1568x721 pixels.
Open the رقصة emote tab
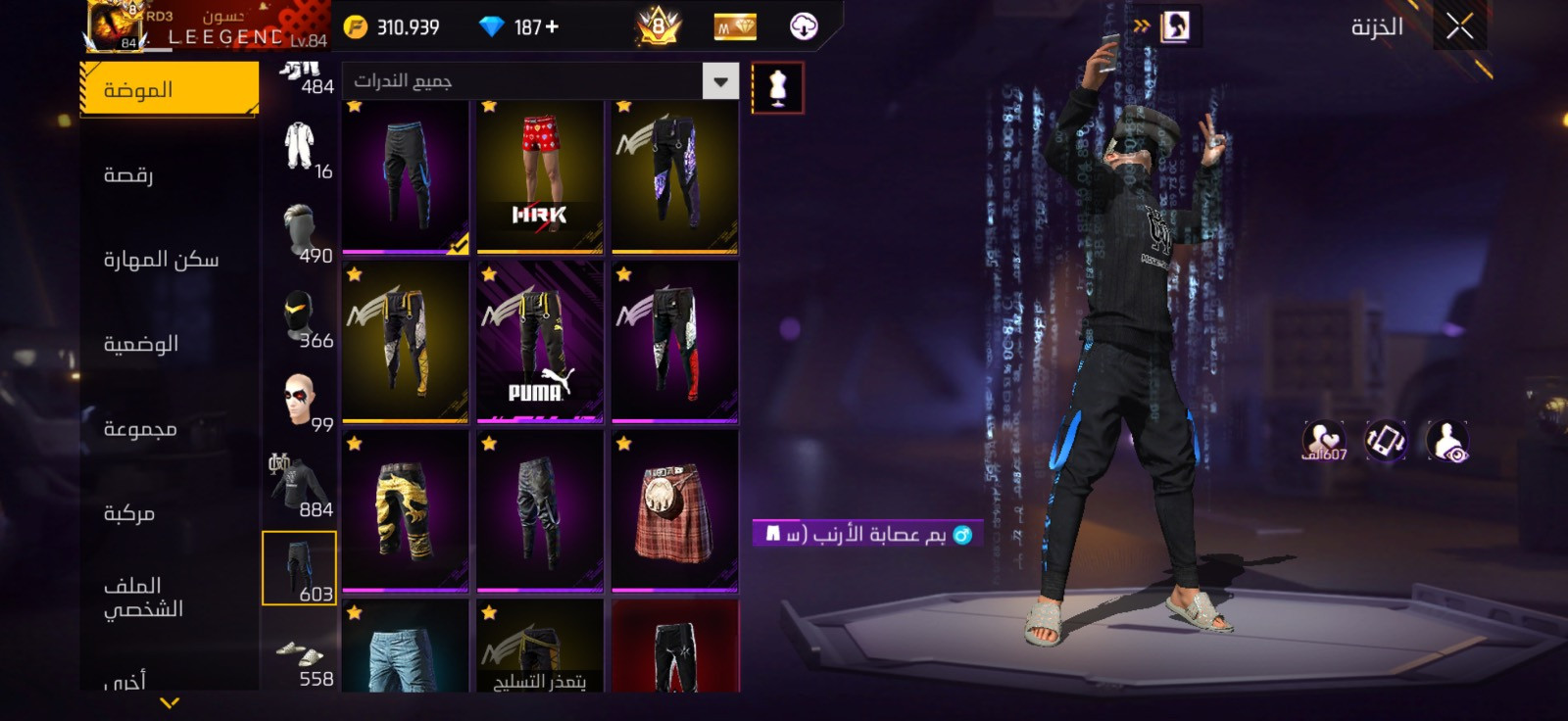coord(129,174)
